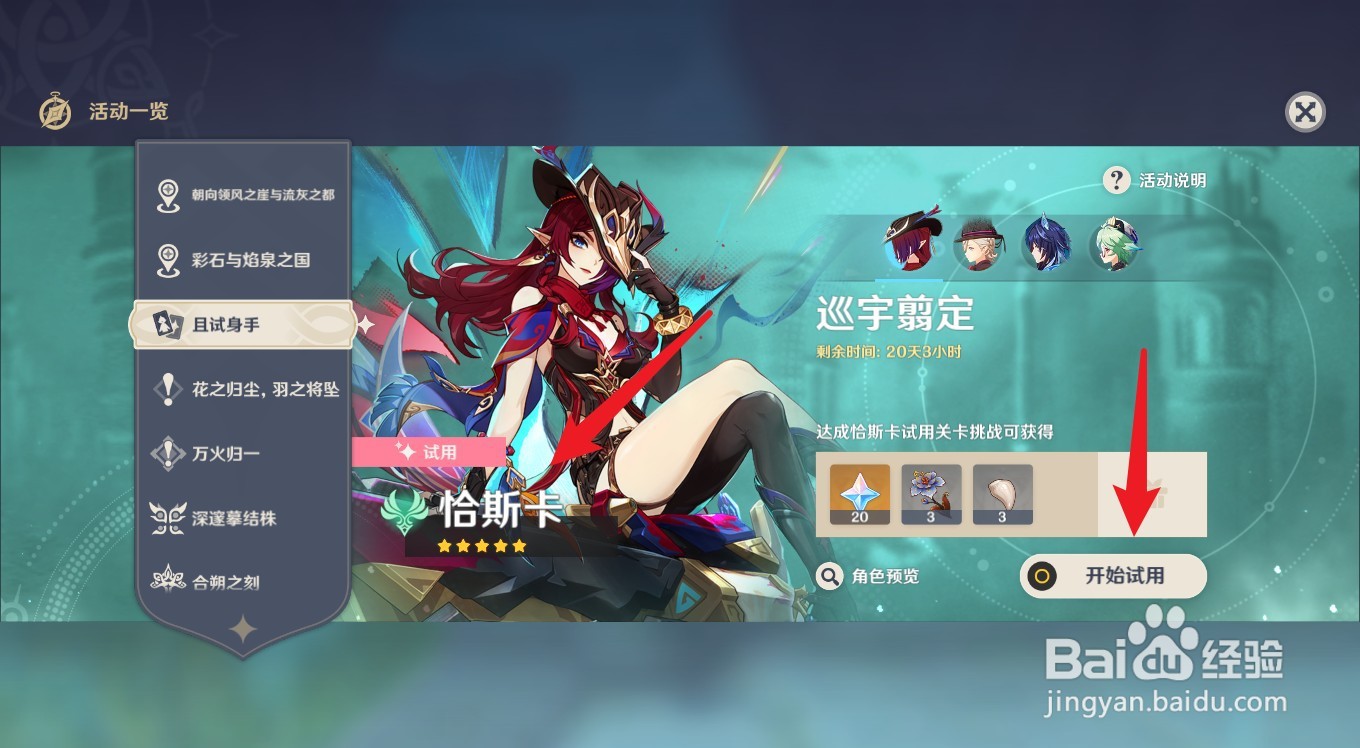
Task: Close the 活动一览 event overview screen
Action: [x=1305, y=113]
